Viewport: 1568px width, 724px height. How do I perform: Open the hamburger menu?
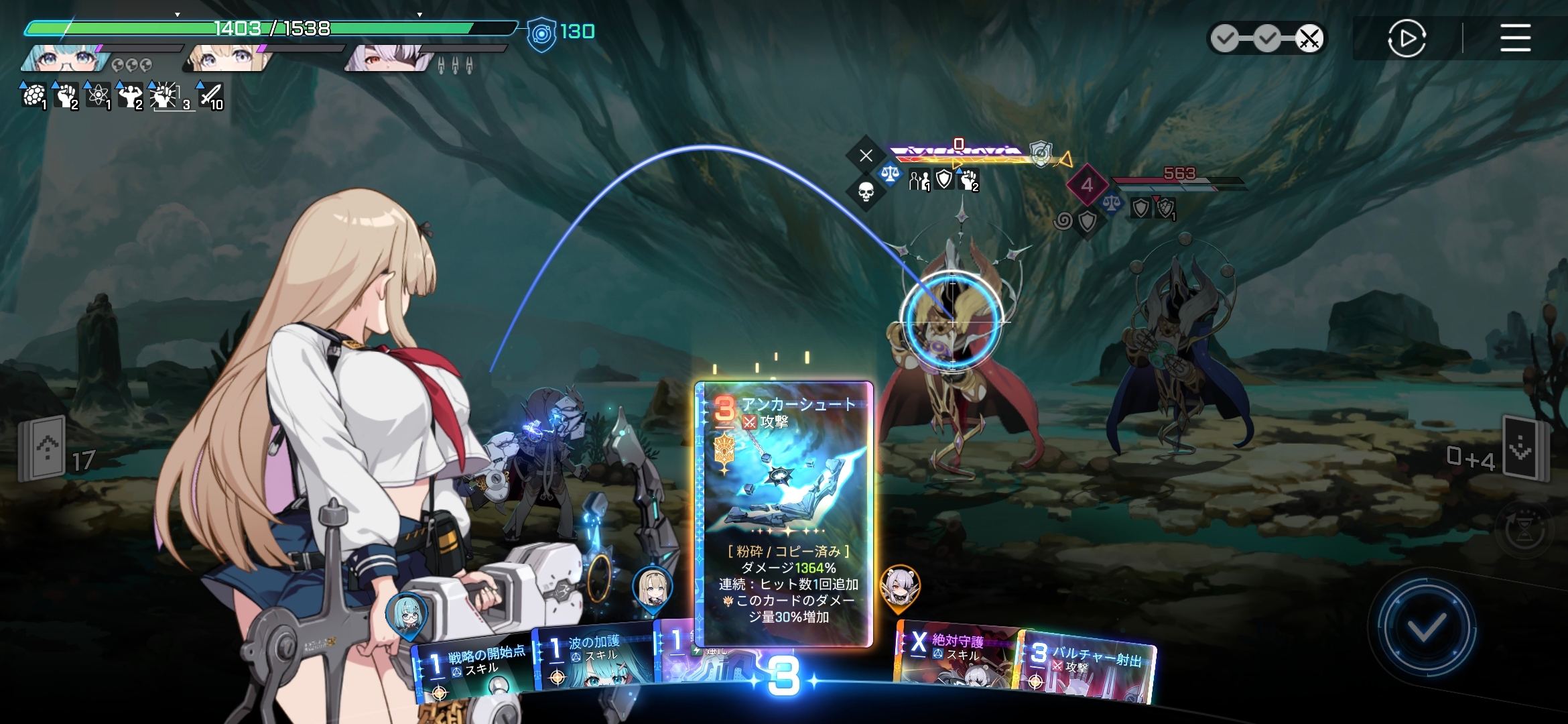1515,38
